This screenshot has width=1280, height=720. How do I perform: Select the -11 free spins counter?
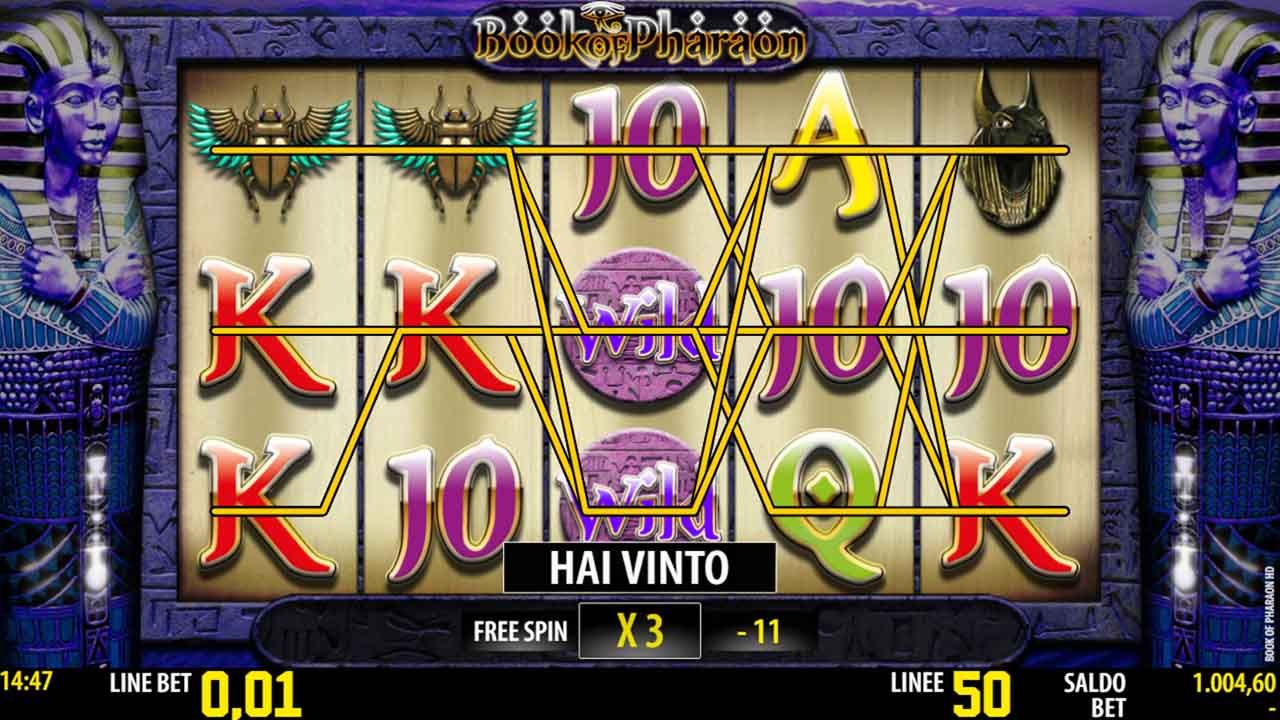click(762, 631)
